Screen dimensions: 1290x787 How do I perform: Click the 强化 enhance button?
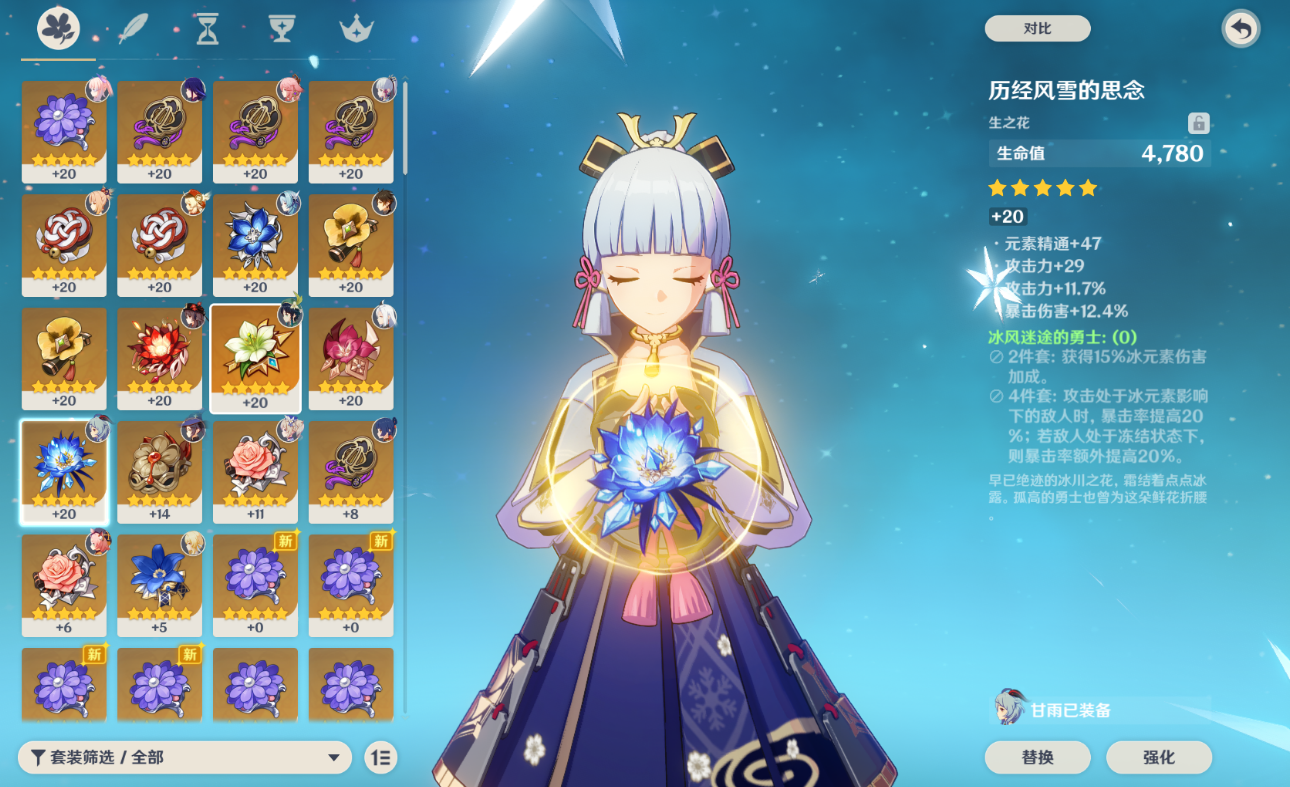tap(1159, 757)
